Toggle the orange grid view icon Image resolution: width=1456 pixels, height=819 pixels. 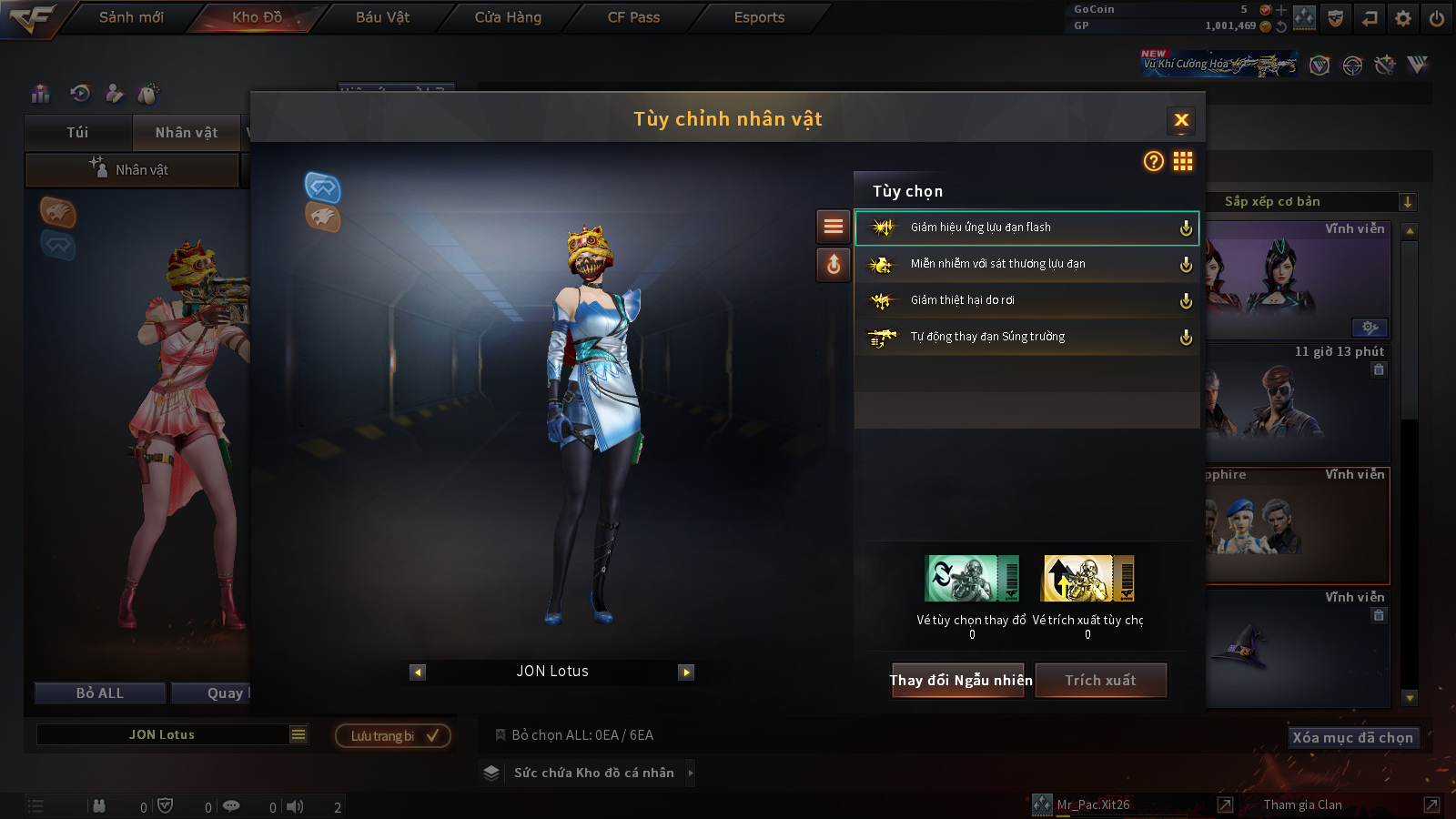[1183, 161]
